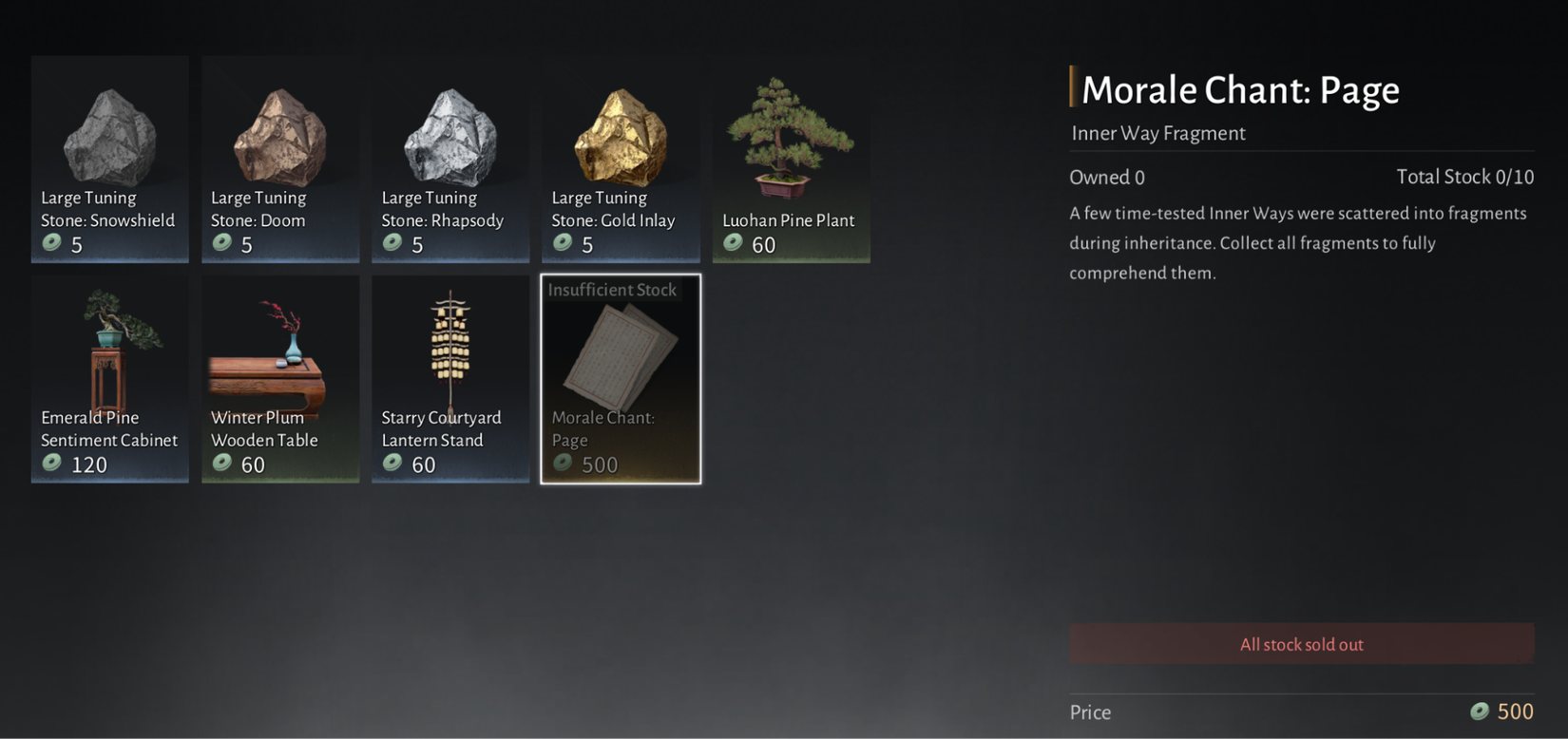Select the Winter Plum Wooden Table item
The height and width of the screenshot is (739, 1568).
pyautogui.click(x=280, y=351)
